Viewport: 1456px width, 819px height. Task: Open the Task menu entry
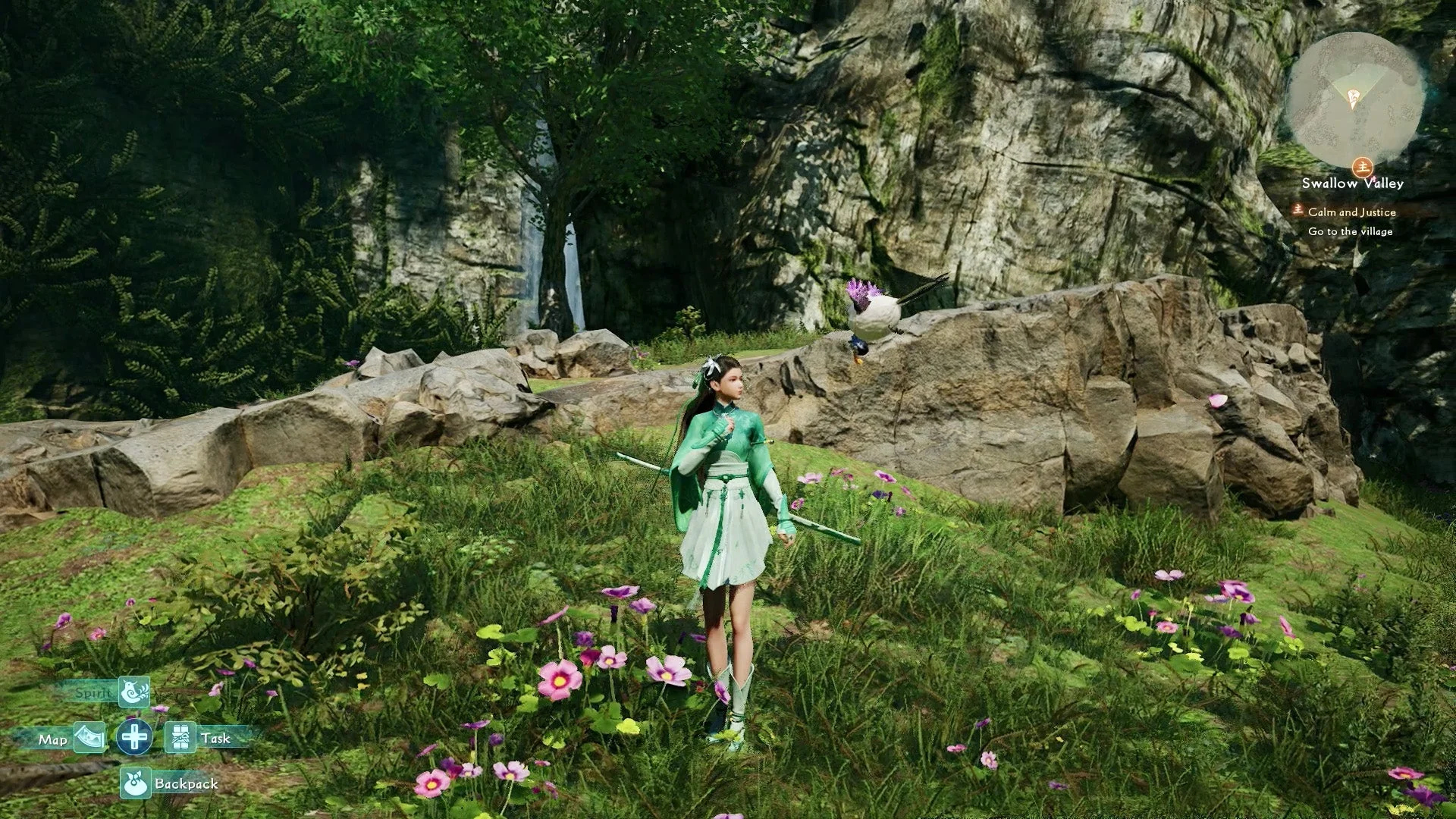tap(216, 736)
